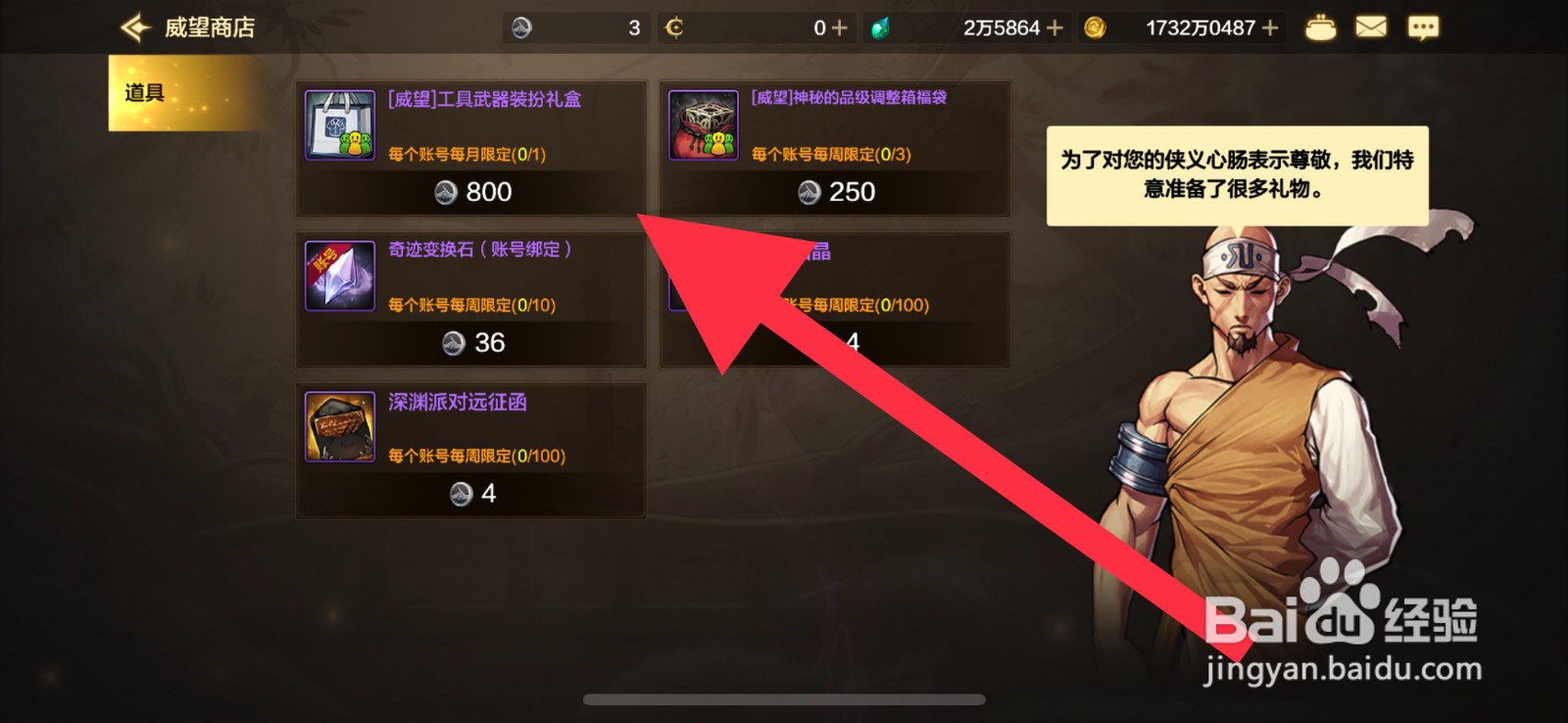The height and width of the screenshot is (723, 1568).
Task: Click the back arrow to exit 威望商店
Action: coord(132,26)
